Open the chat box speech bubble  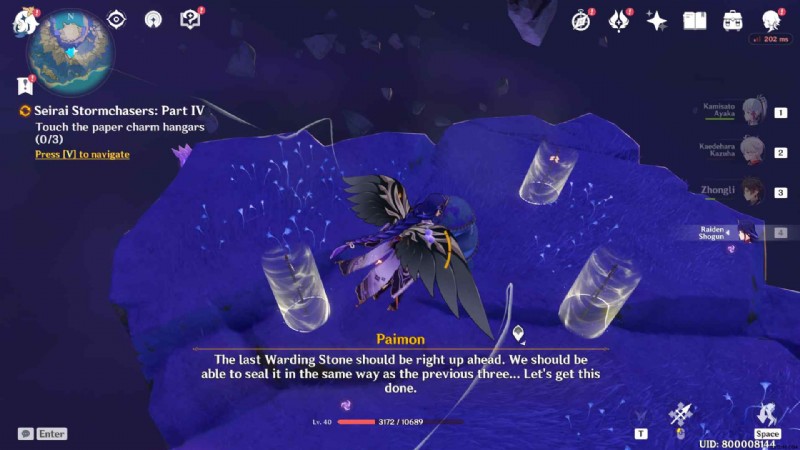pyautogui.click(x=26, y=434)
